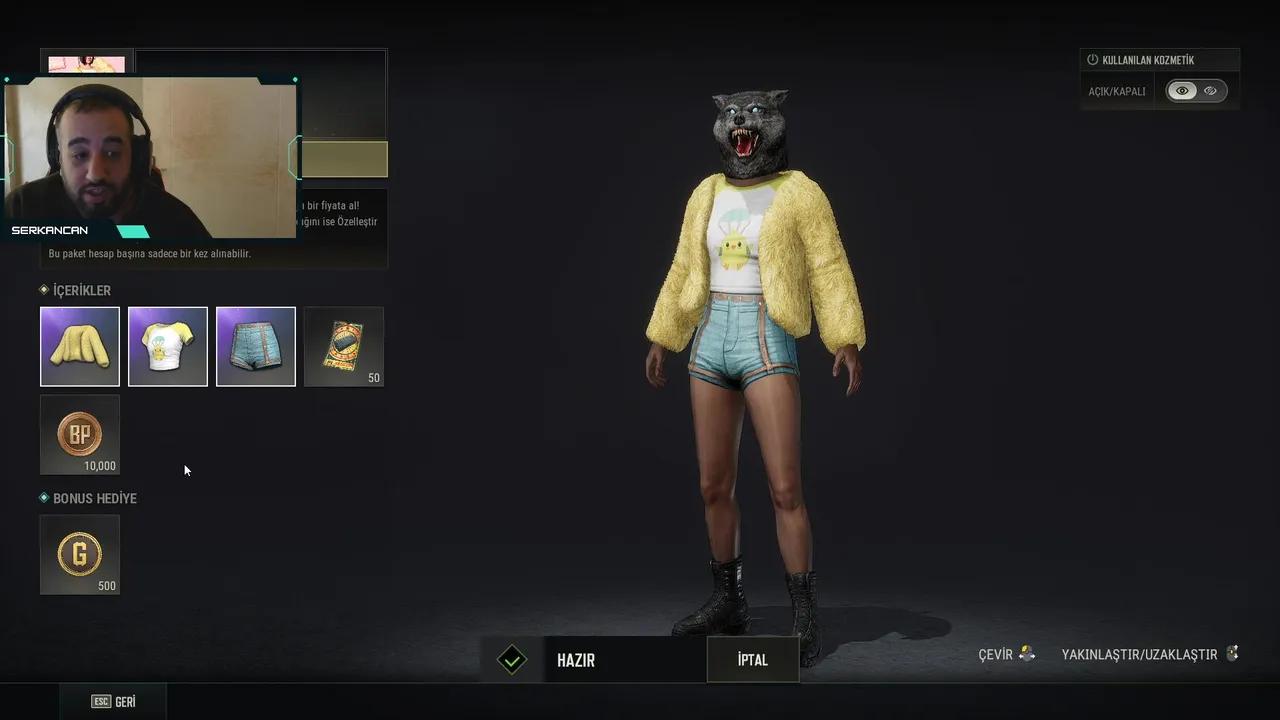The height and width of the screenshot is (720, 1280).
Task: Go back with the GERİ button
Action: point(114,702)
